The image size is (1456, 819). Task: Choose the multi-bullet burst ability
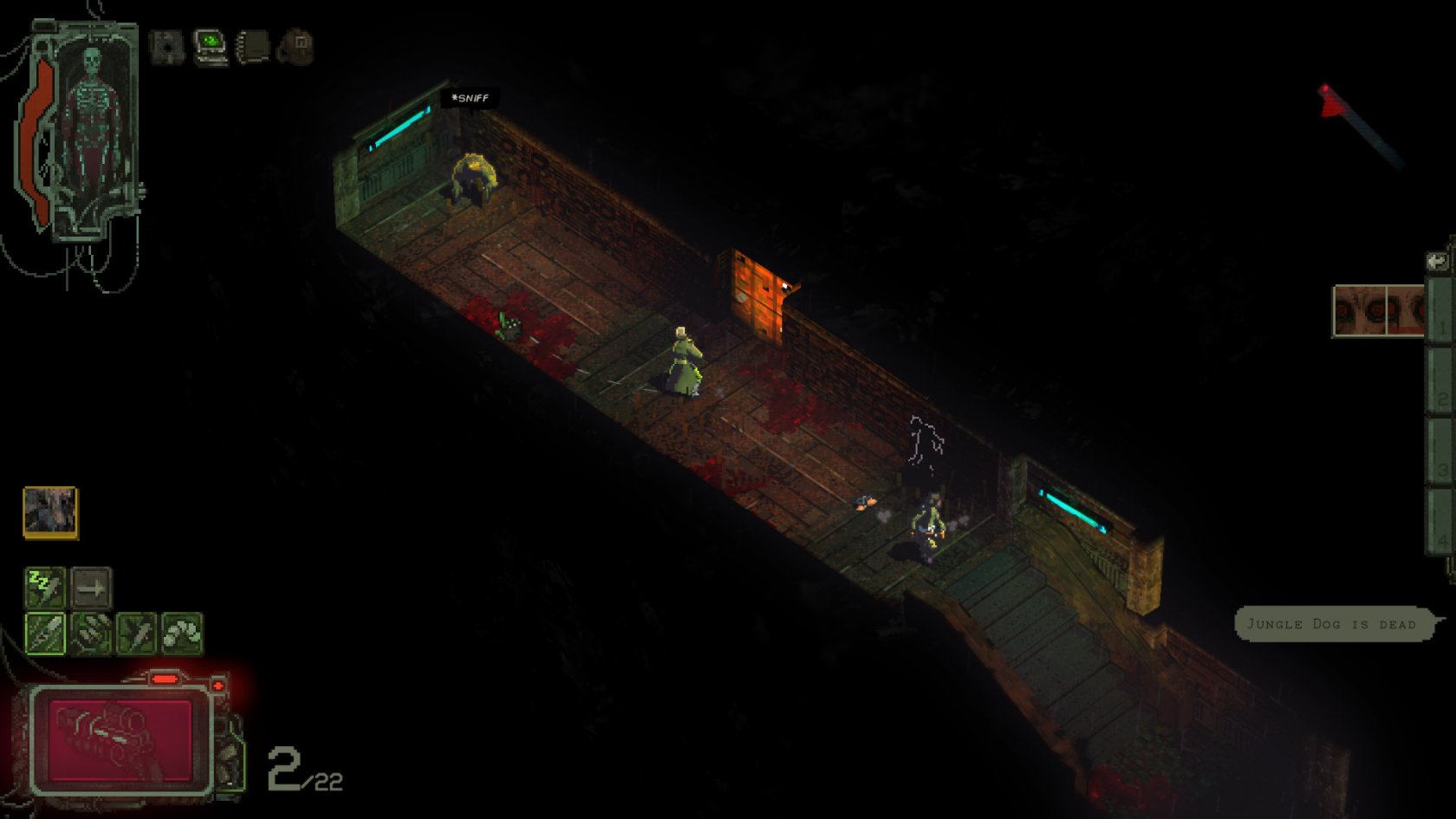[91, 633]
